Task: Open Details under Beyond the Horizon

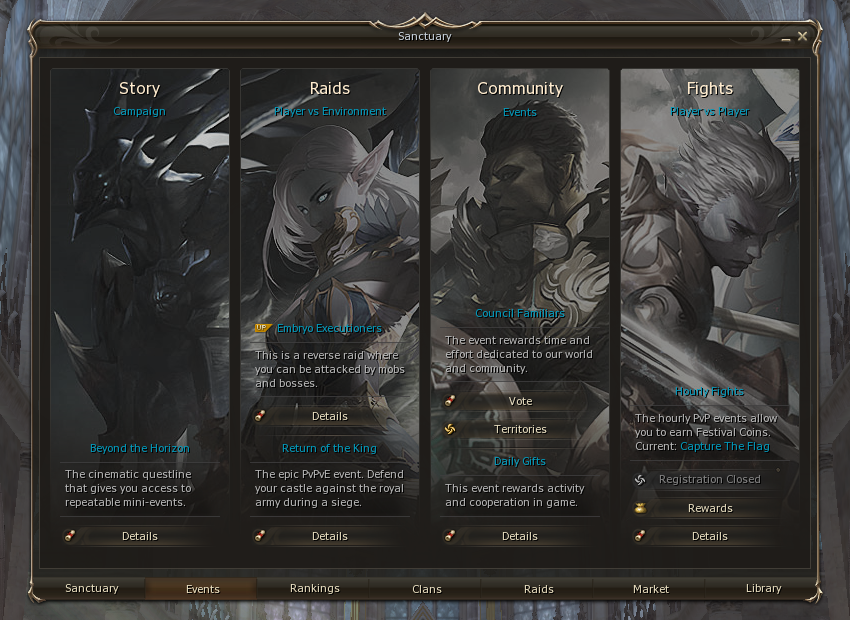Action: (x=139, y=536)
